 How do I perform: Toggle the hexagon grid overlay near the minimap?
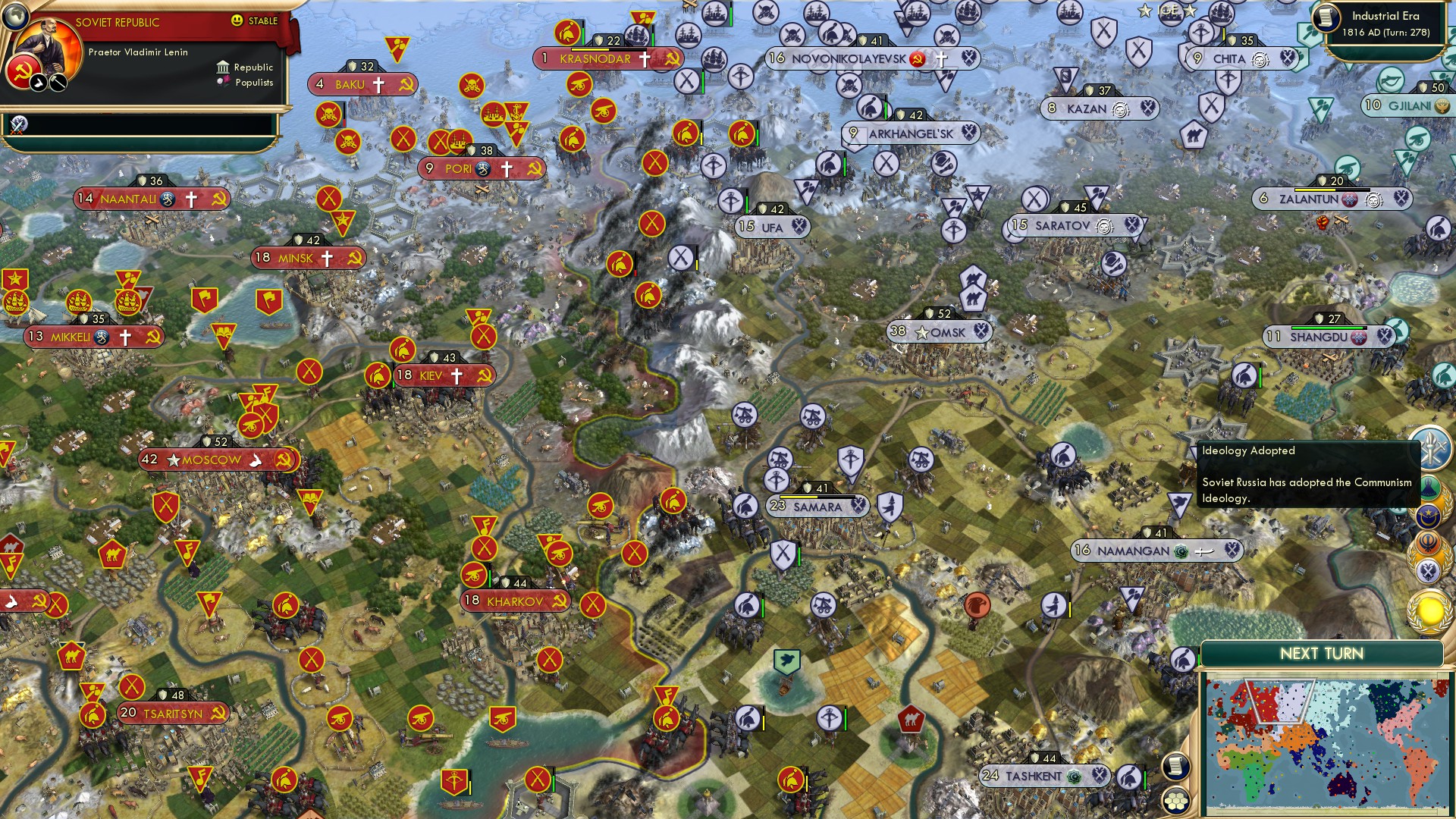[x=1177, y=800]
